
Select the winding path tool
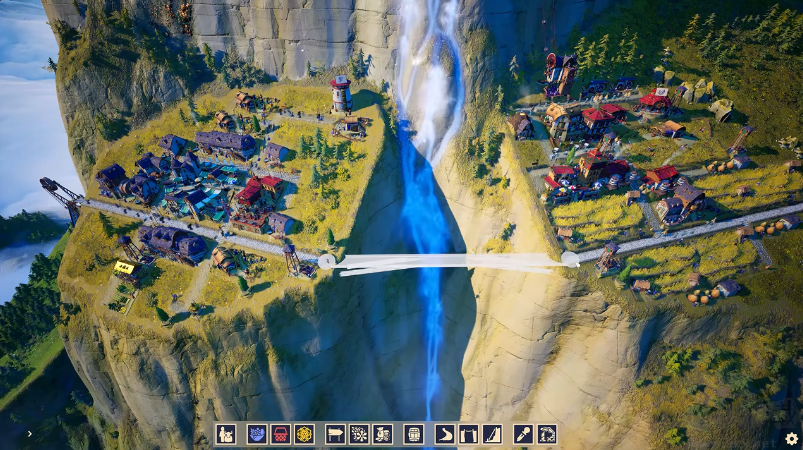coord(445,434)
